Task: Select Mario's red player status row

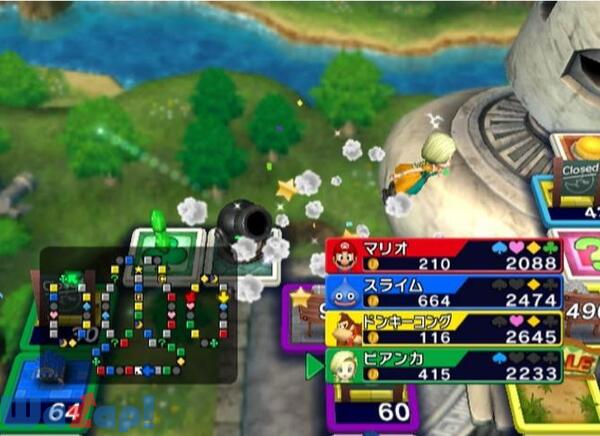Action: coord(445,256)
